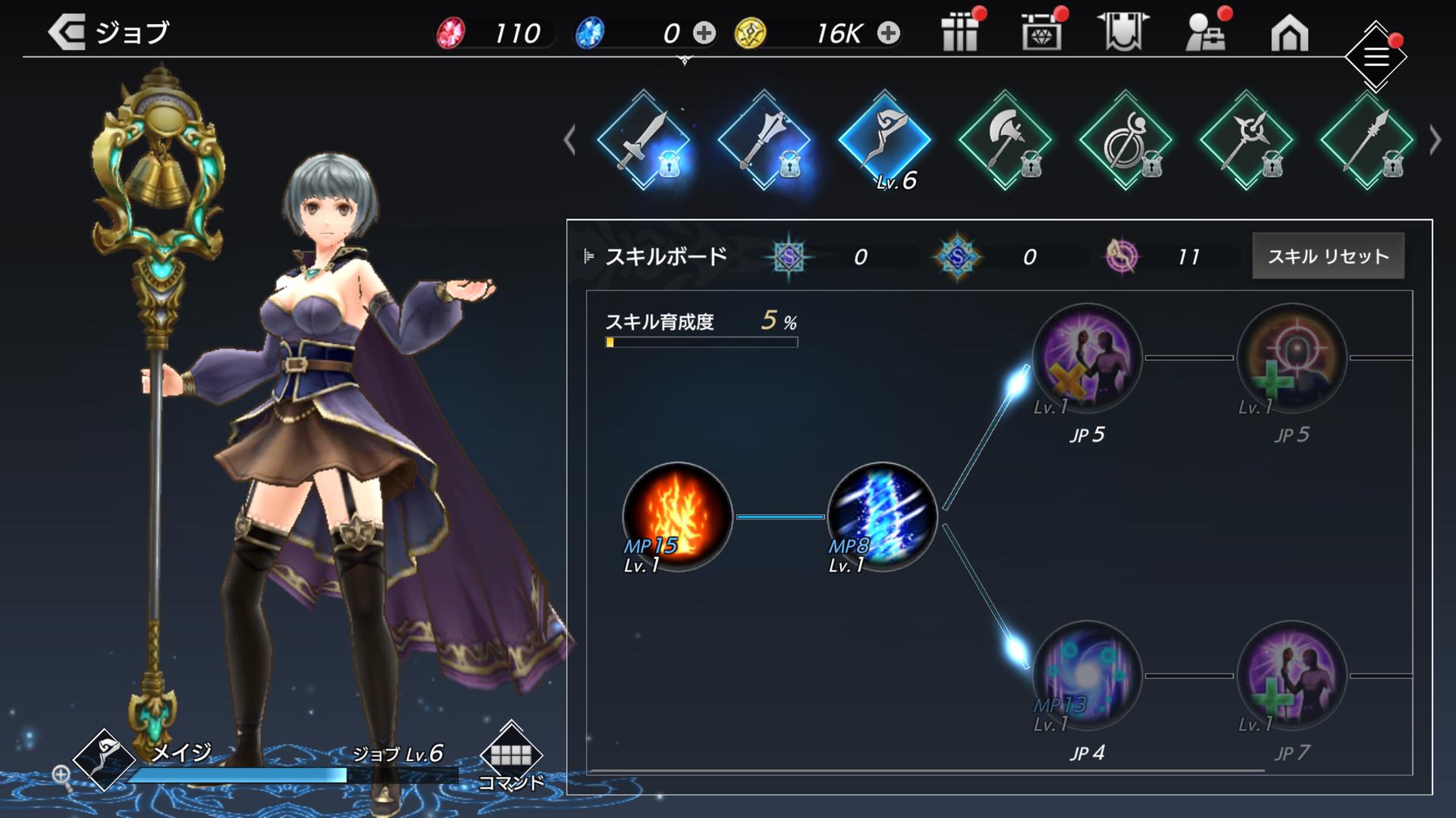Return to the home screen

click(1289, 34)
